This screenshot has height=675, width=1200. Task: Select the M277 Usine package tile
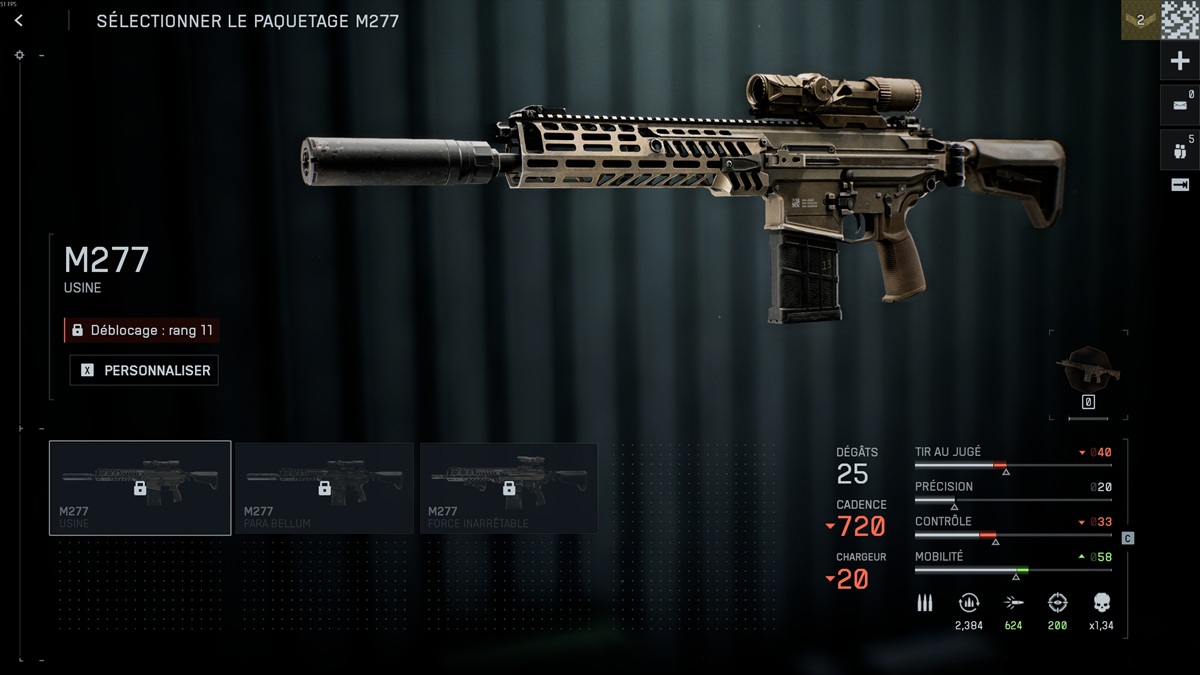[x=140, y=488]
